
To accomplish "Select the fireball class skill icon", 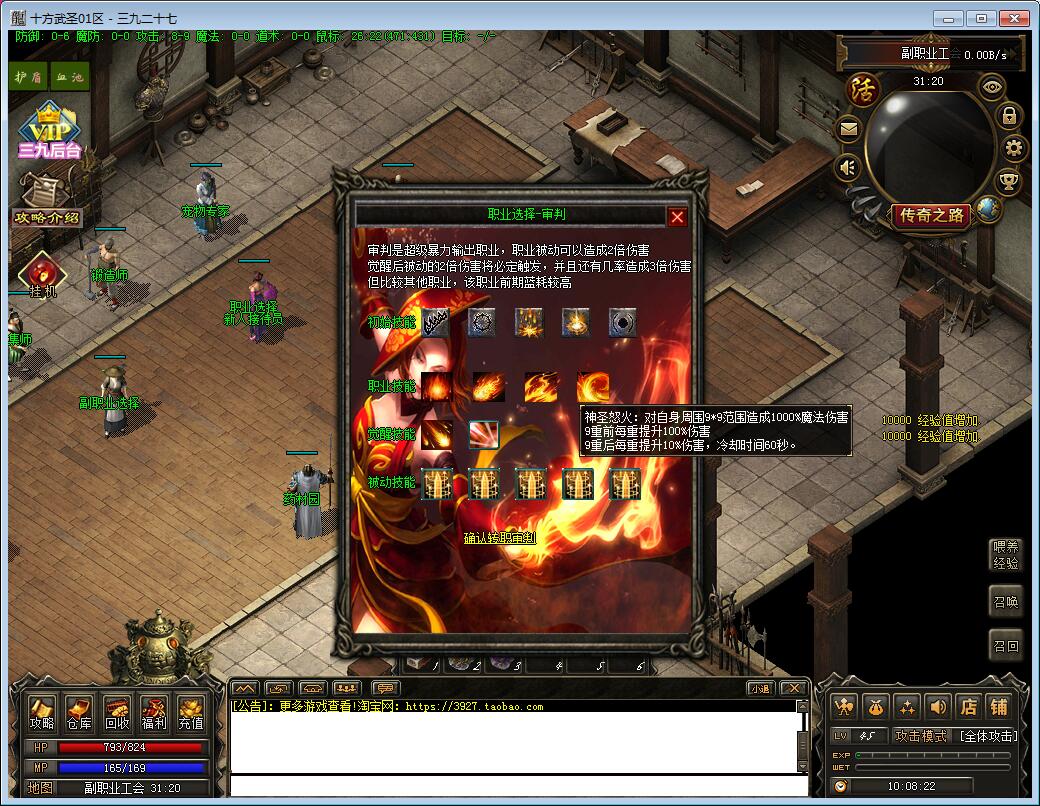I will (x=488, y=386).
